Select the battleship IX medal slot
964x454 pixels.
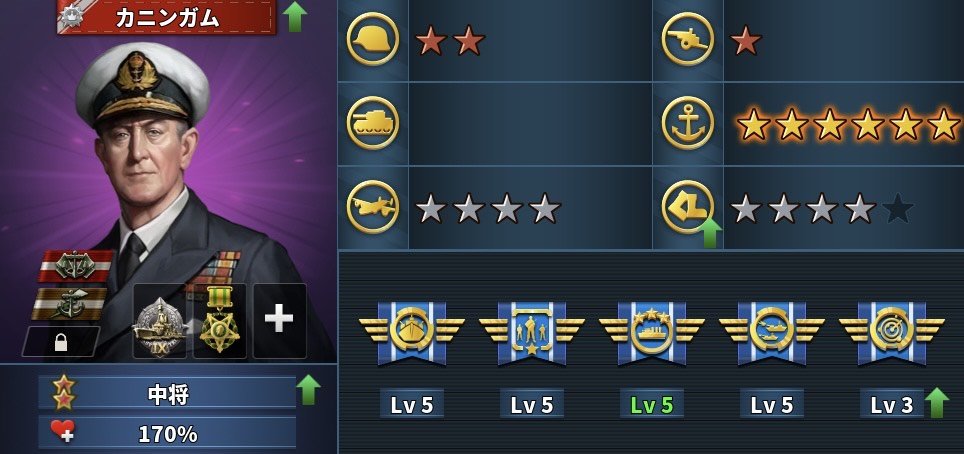(160, 322)
